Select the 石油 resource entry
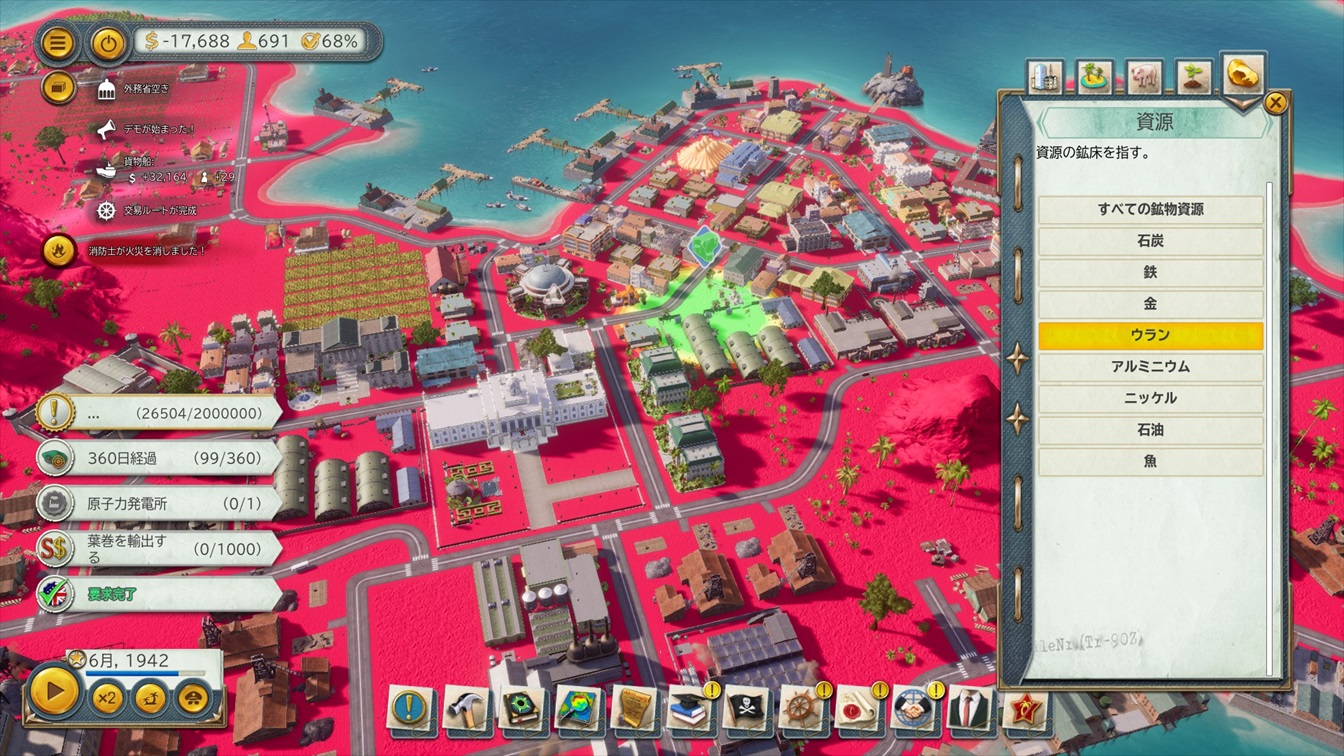This screenshot has width=1344, height=756. (x=1150, y=430)
